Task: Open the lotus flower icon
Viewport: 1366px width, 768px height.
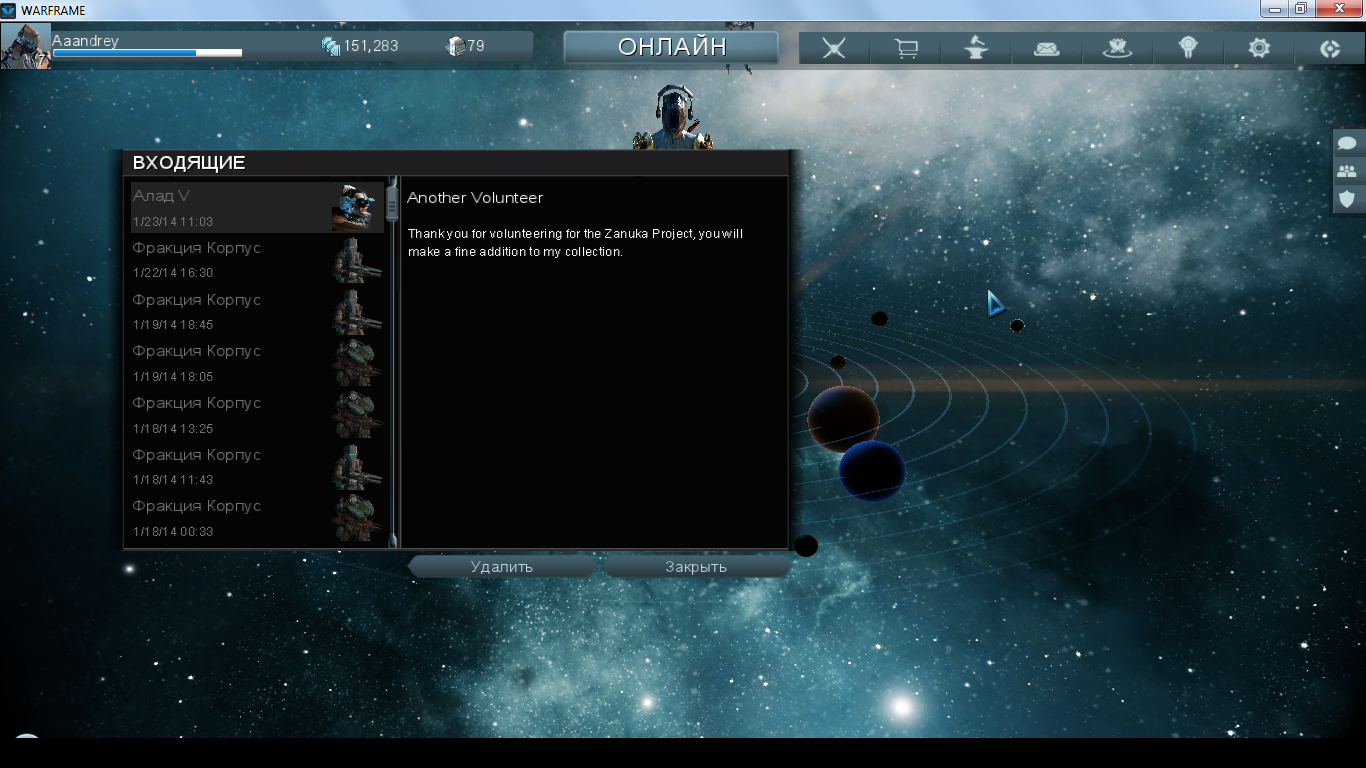Action: point(1117,48)
